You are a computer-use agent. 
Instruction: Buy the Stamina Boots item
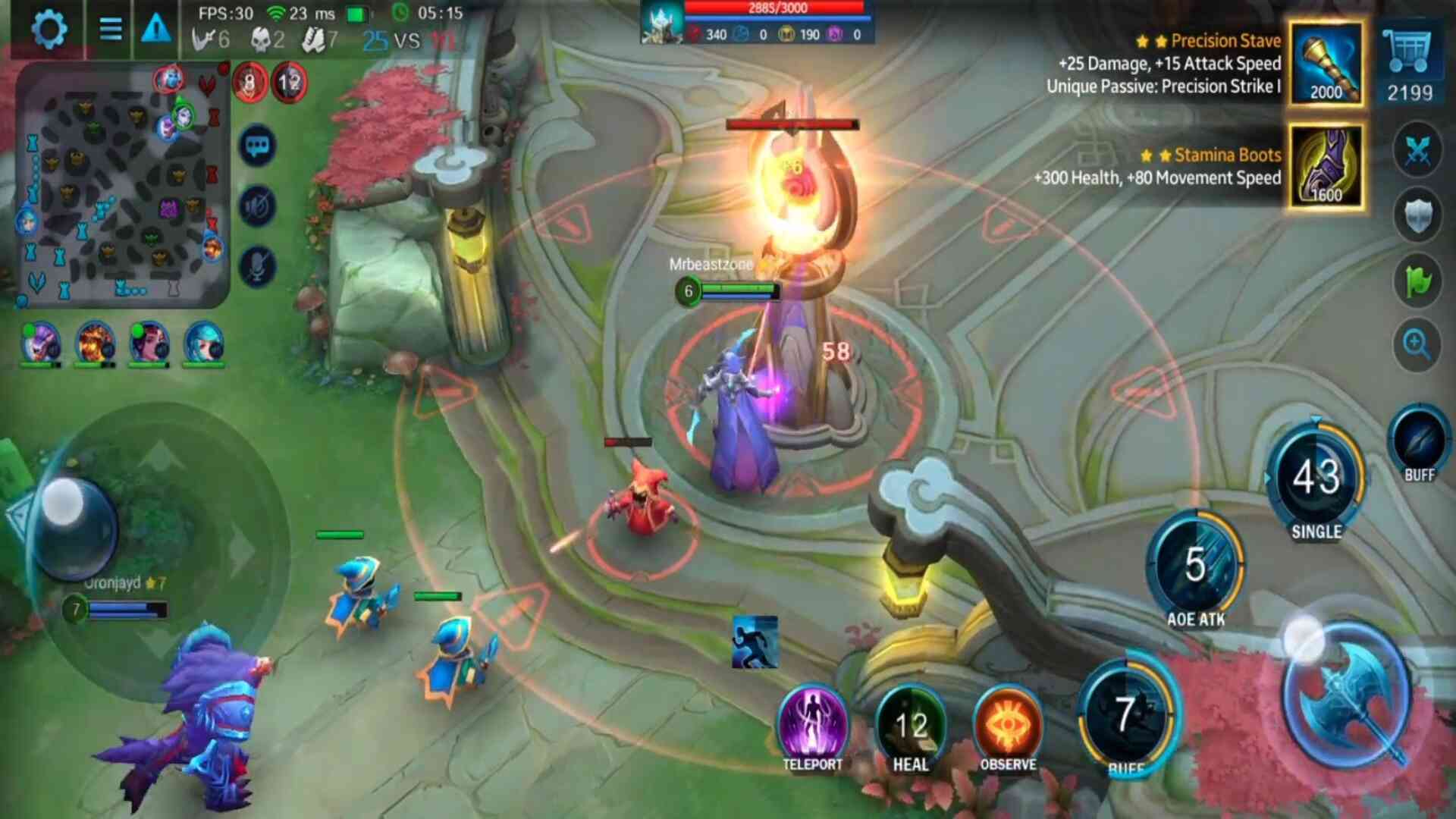(x=1326, y=167)
